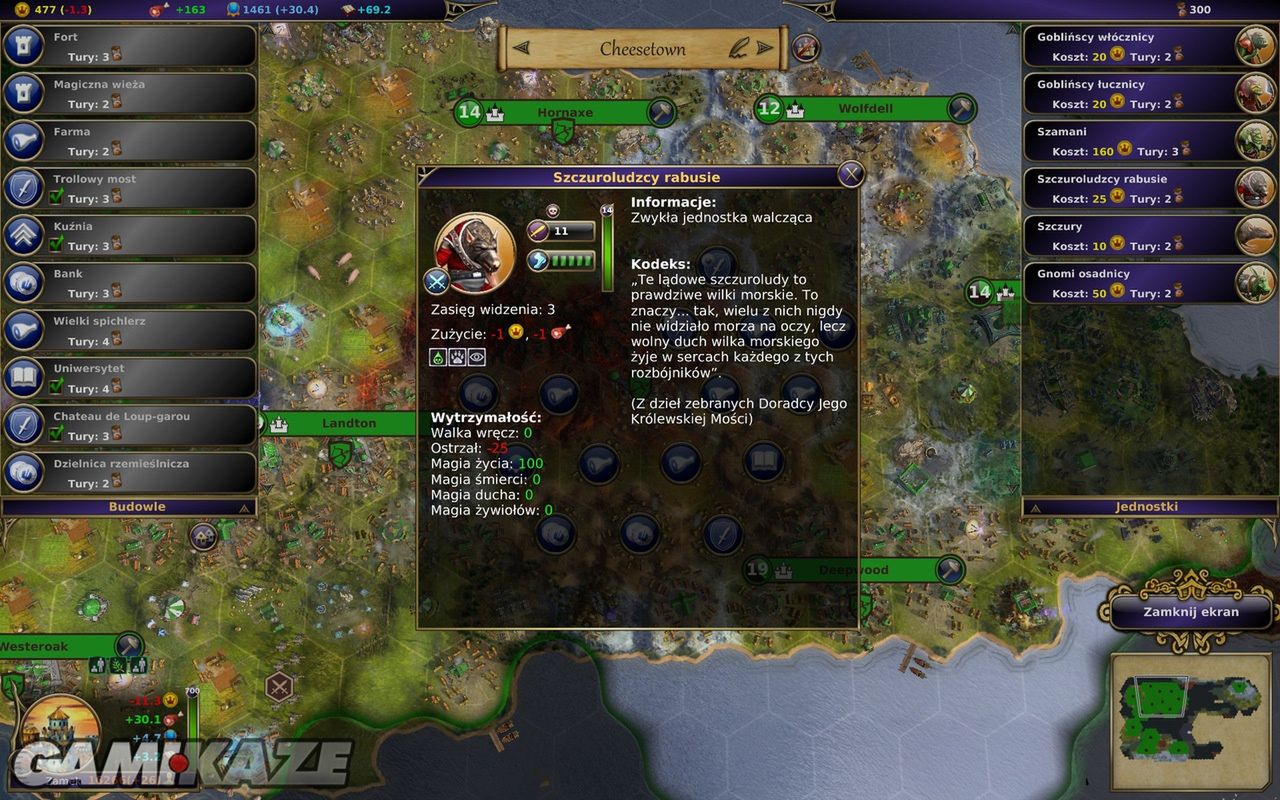Choose Magiczna wieża from the buildings list
The height and width of the screenshot is (800, 1280).
point(130,94)
